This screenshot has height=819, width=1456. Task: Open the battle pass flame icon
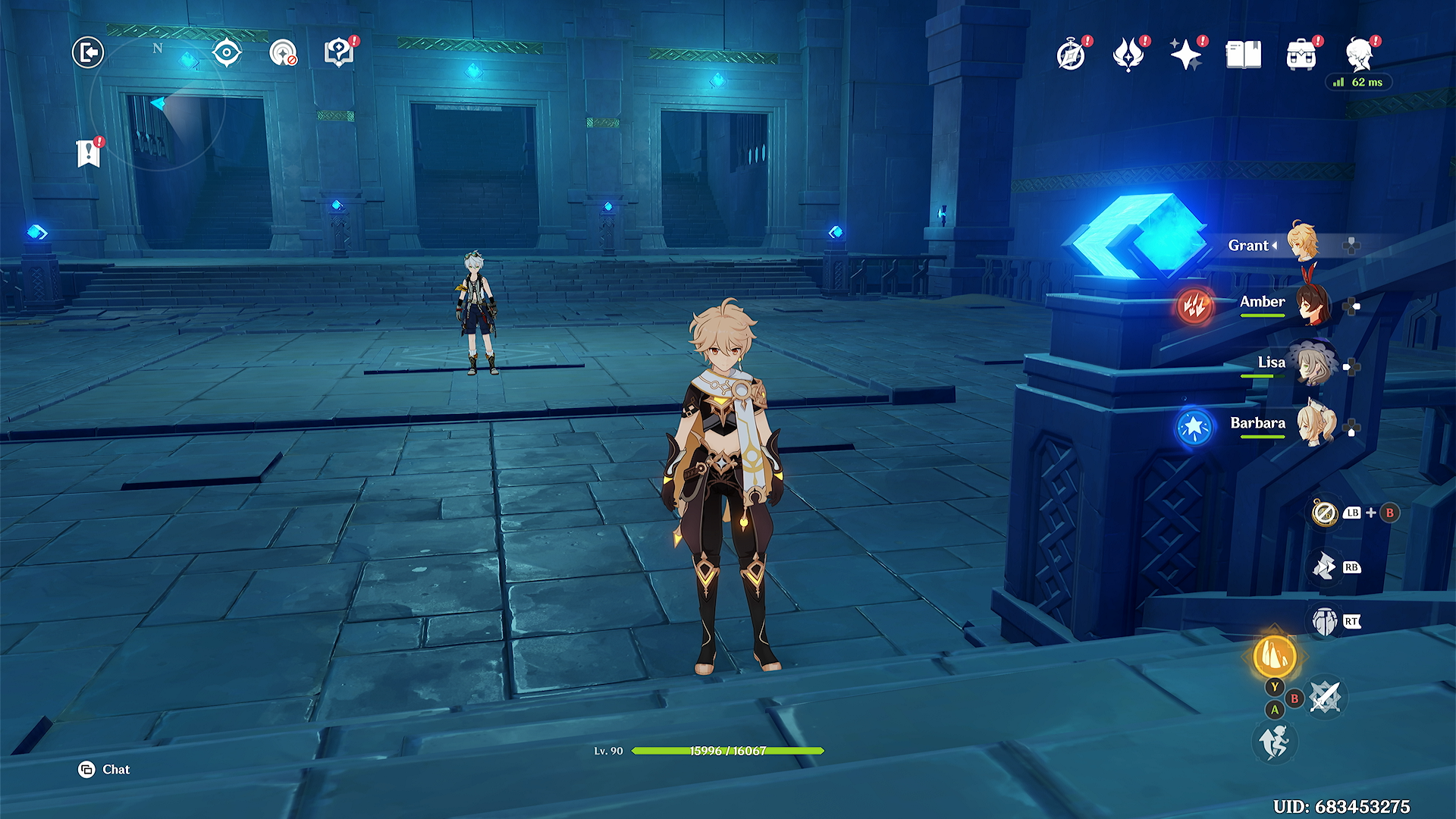pos(1128,55)
